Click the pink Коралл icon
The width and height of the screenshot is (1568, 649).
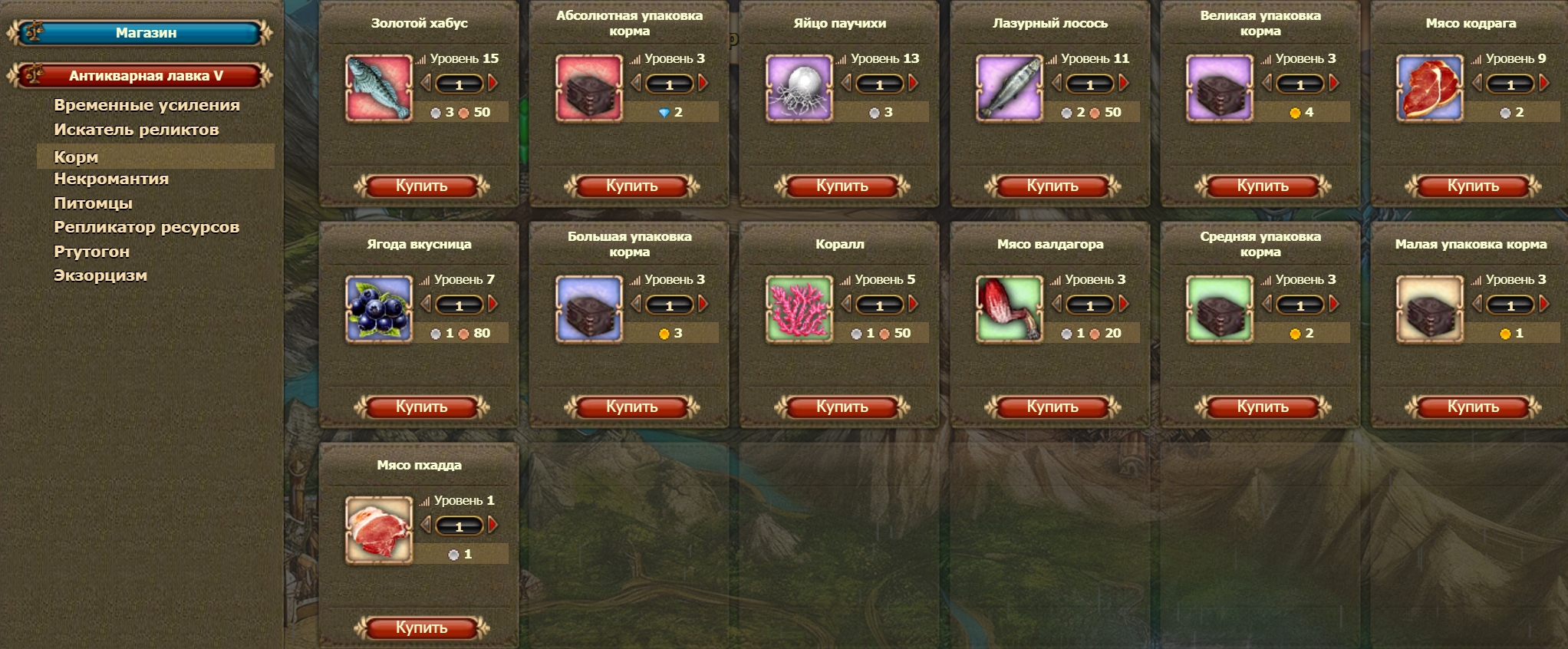point(800,307)
